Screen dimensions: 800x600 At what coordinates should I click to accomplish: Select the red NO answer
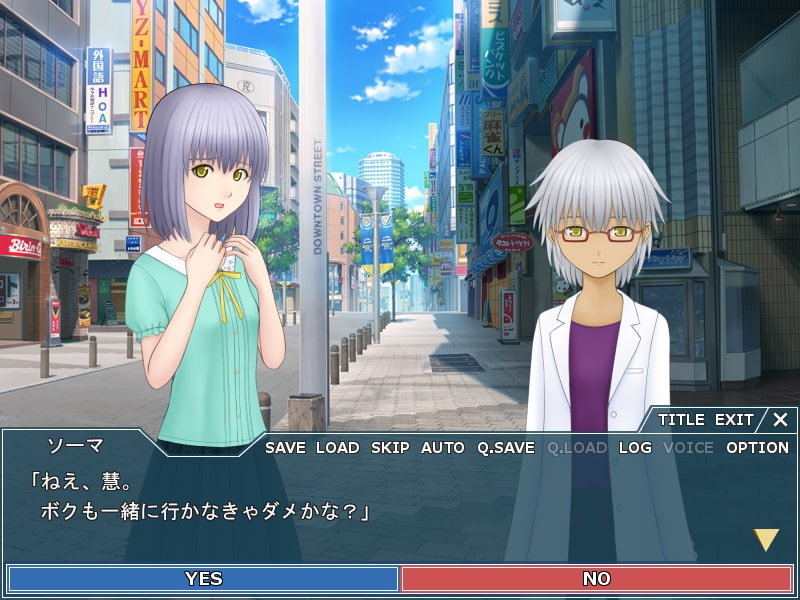point(596,579)
